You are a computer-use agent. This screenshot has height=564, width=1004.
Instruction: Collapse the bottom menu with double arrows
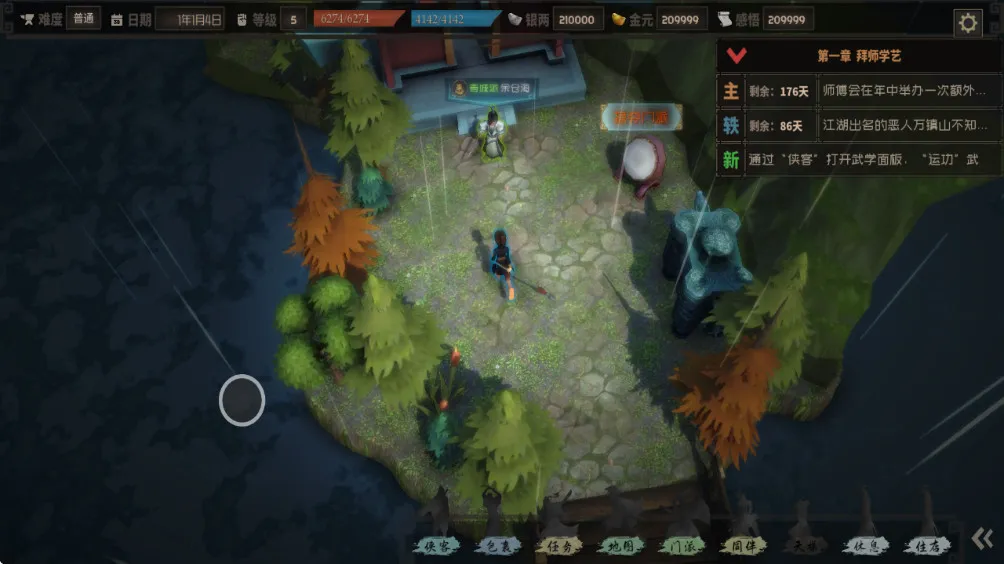[x=982, y=539]
